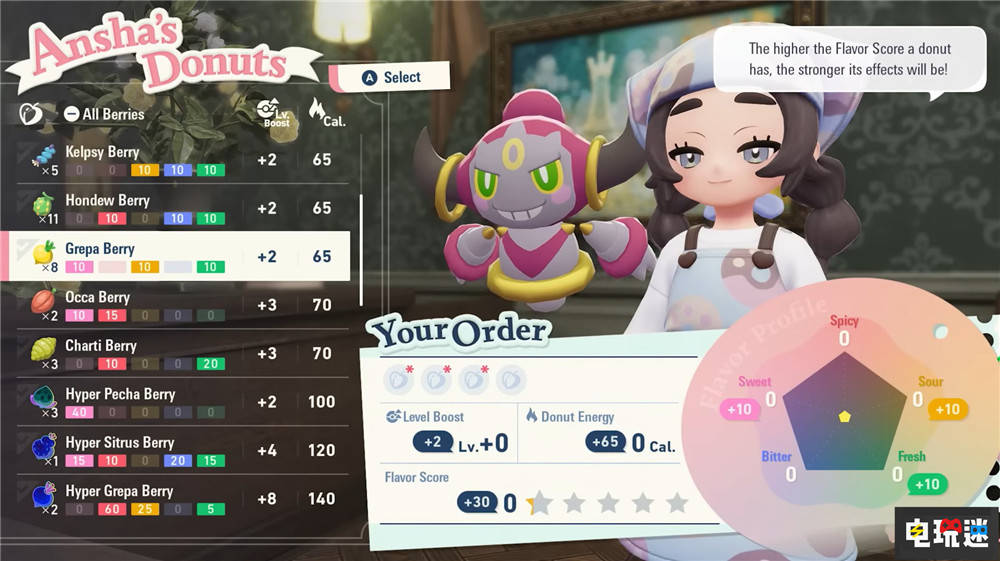Open the All Berries filter
Screen dimensions: 1000x561
104,114
